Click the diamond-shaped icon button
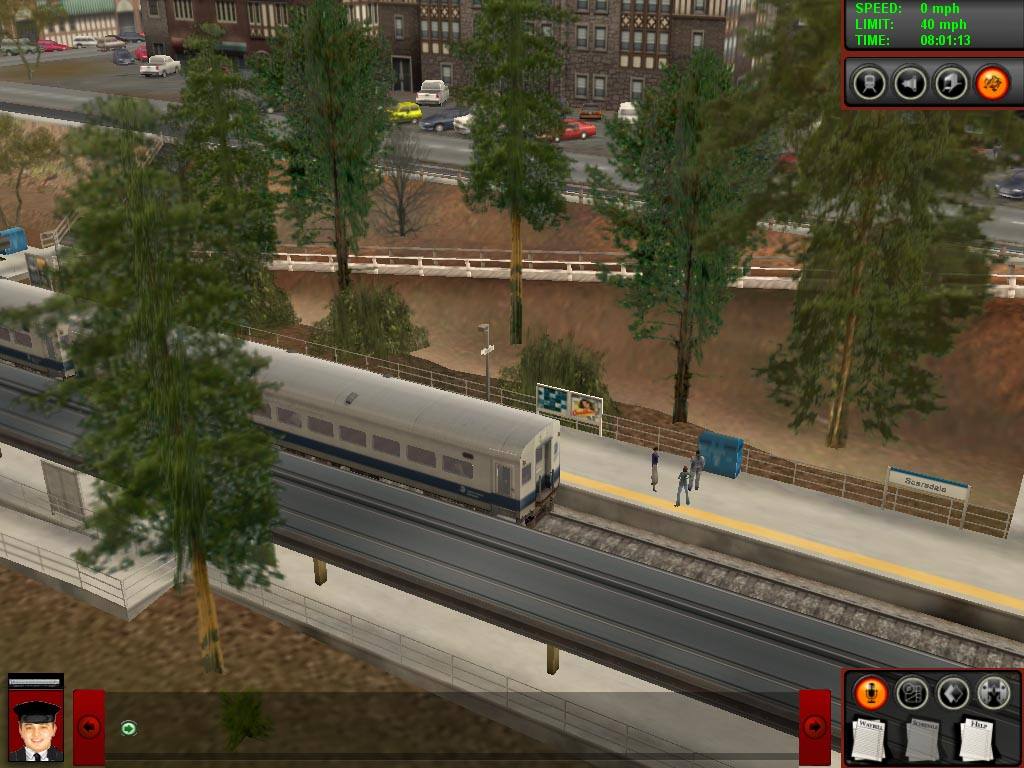1024x768 pixels. [x=952, y=693]
